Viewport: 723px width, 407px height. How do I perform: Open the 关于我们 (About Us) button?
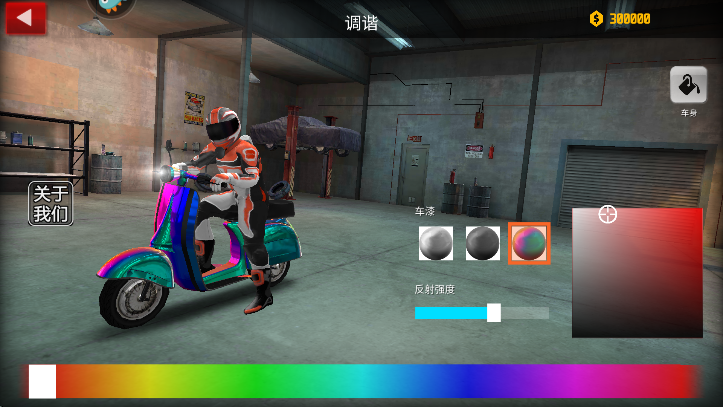coord(51,204)
